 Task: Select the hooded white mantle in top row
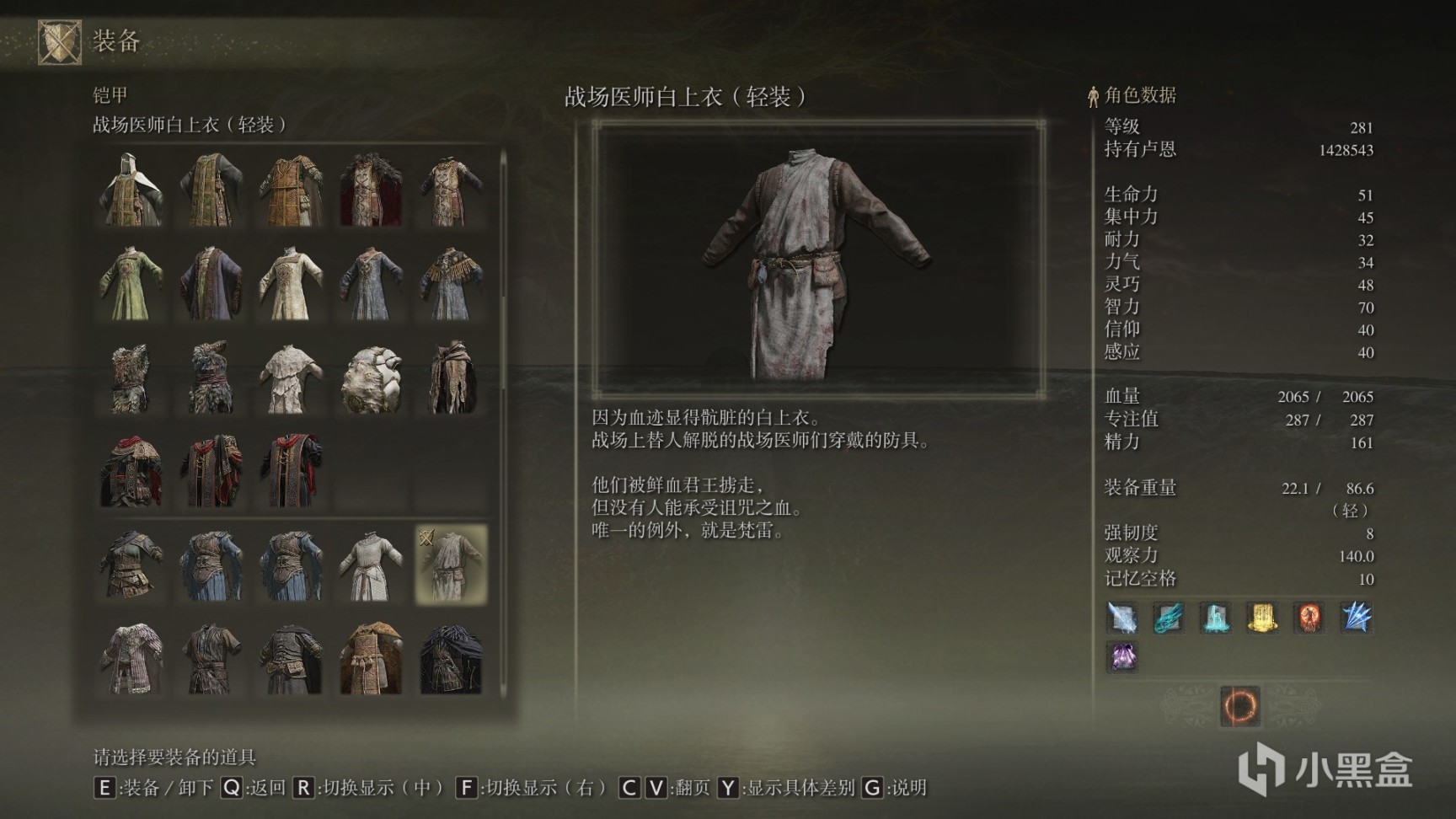132,190
